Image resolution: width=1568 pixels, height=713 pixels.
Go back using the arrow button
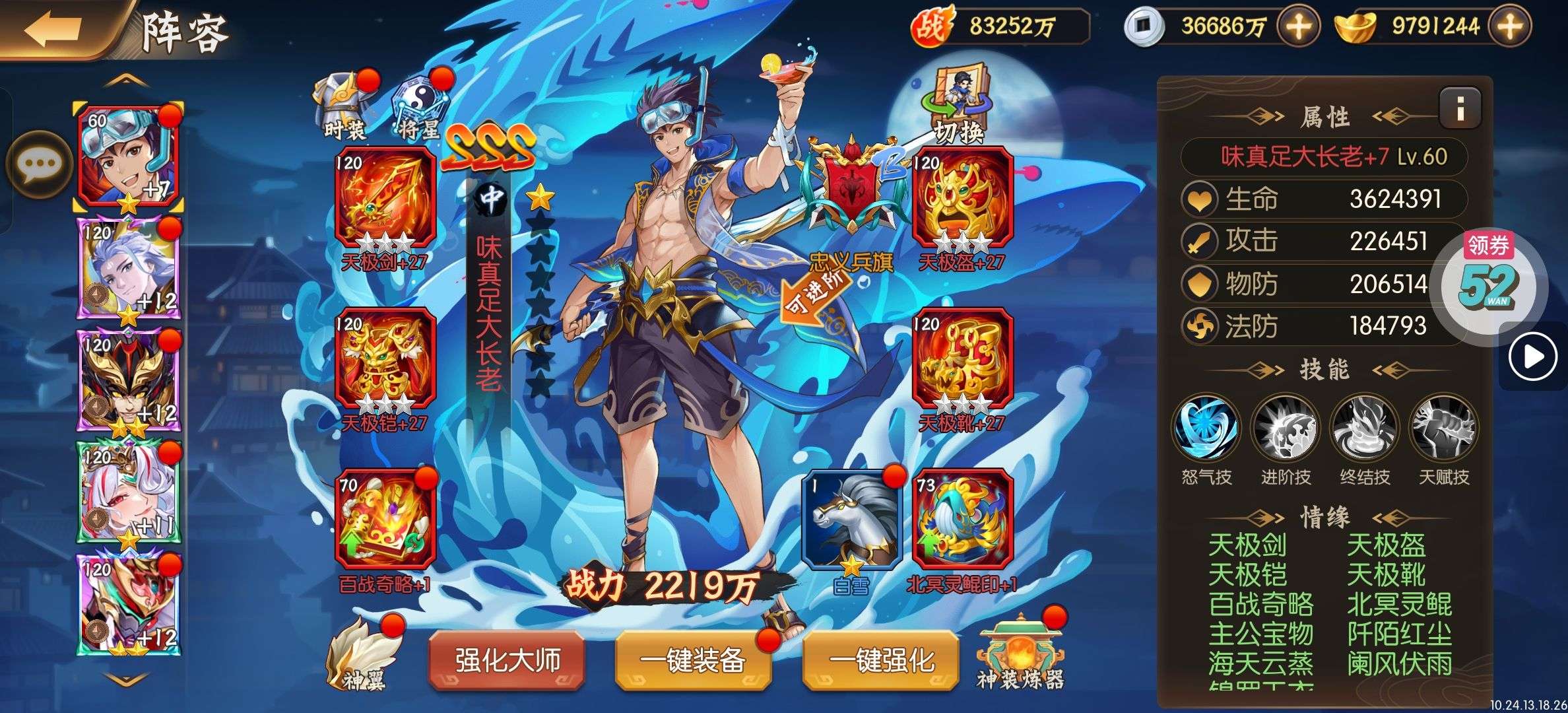tap(54, 28)
